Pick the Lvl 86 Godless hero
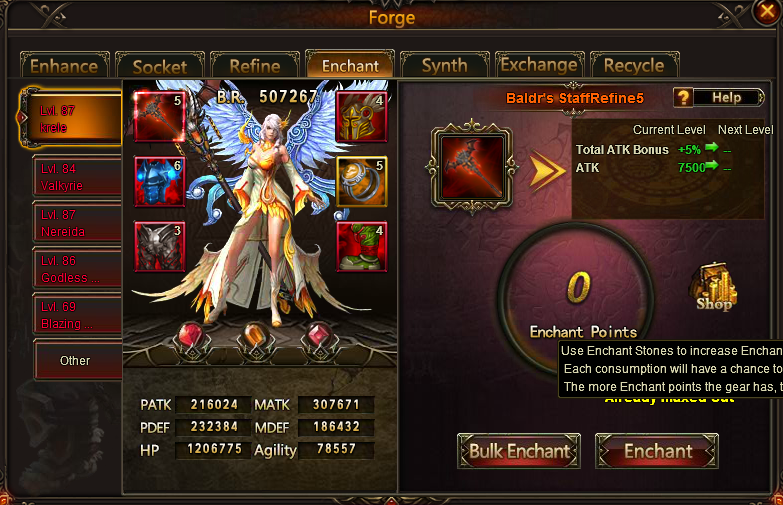 click(76, 268)
